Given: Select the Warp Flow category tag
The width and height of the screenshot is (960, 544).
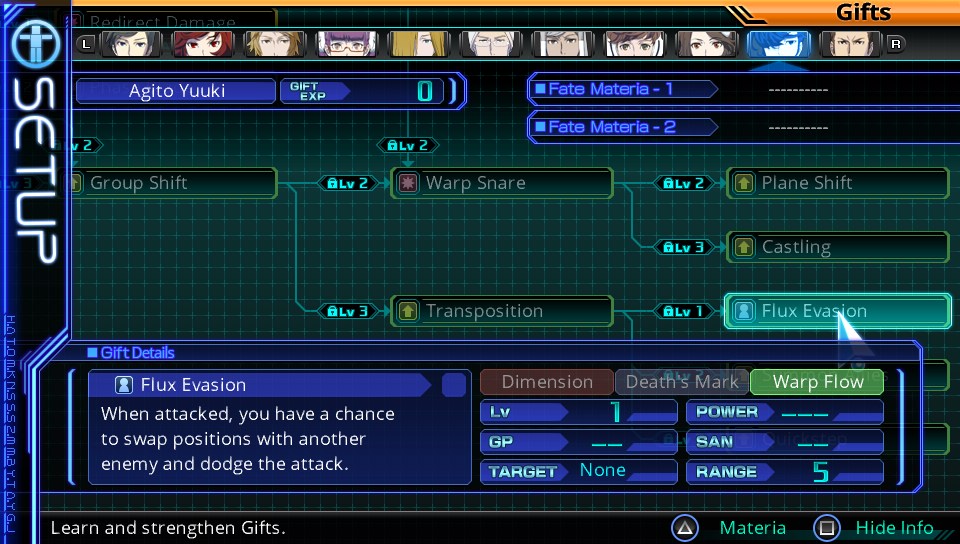Looking at the screenshot, I should pyautogui.click(x=817, y=382).
